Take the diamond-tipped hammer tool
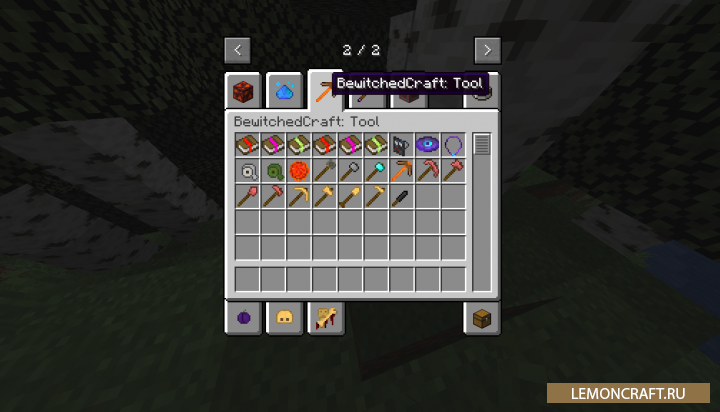 click(x=376, y=171)
